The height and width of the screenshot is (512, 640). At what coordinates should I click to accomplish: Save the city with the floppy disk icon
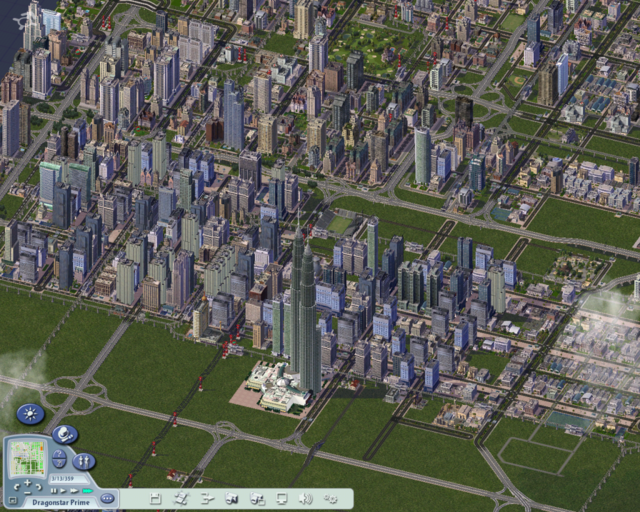155,497
